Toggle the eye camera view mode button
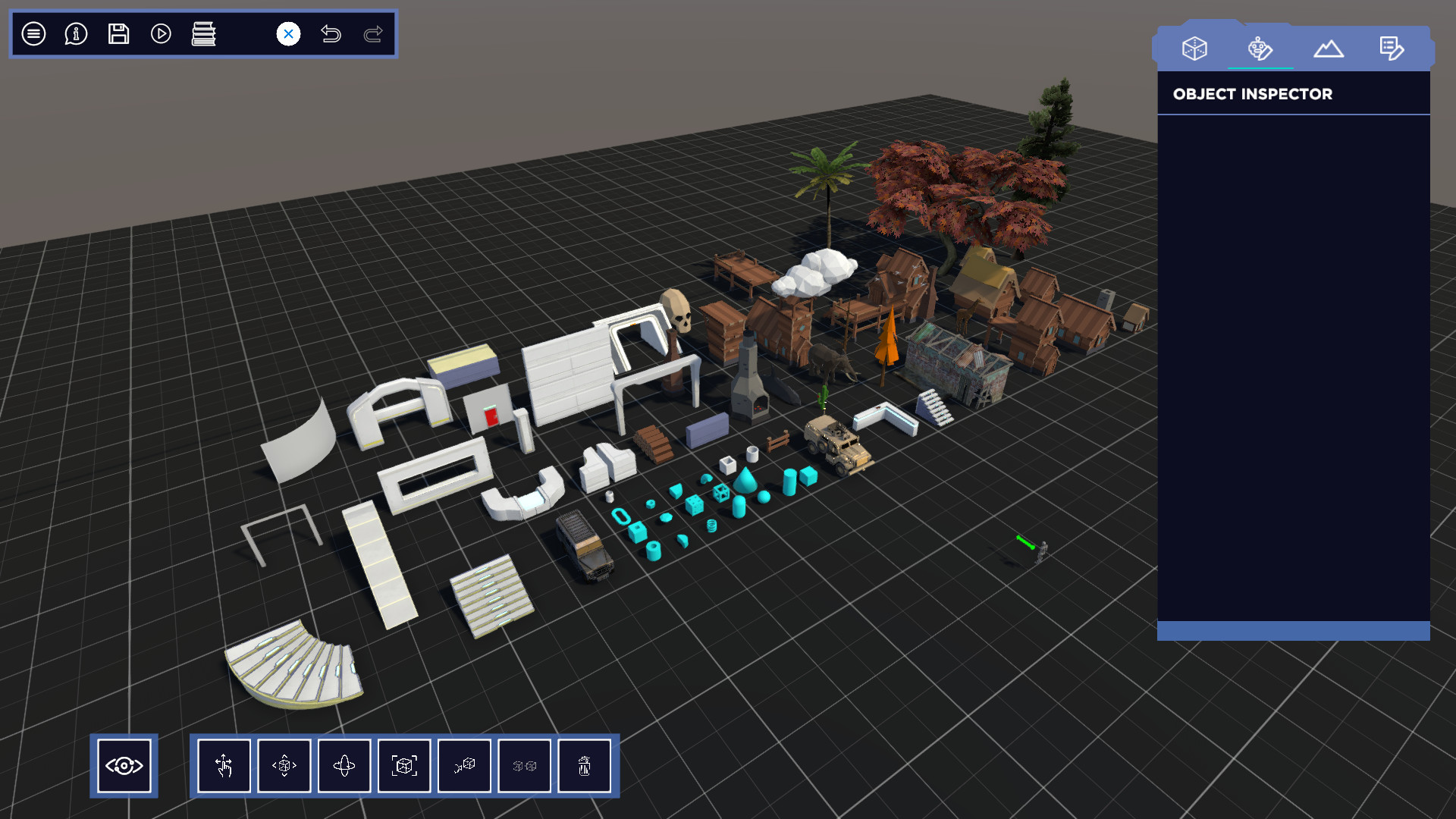 coord(124,767)
